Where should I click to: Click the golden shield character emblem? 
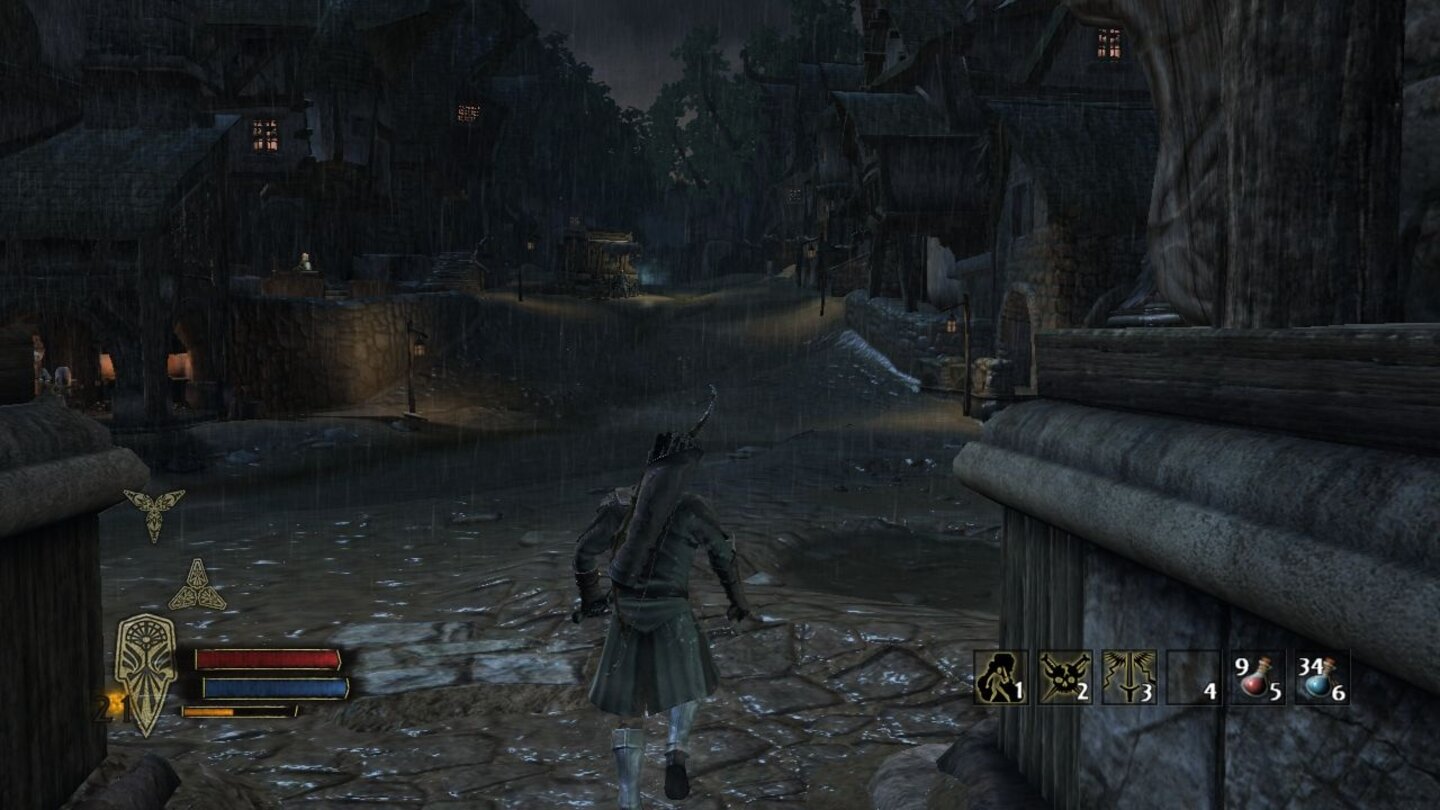click(x=147, y=672)
